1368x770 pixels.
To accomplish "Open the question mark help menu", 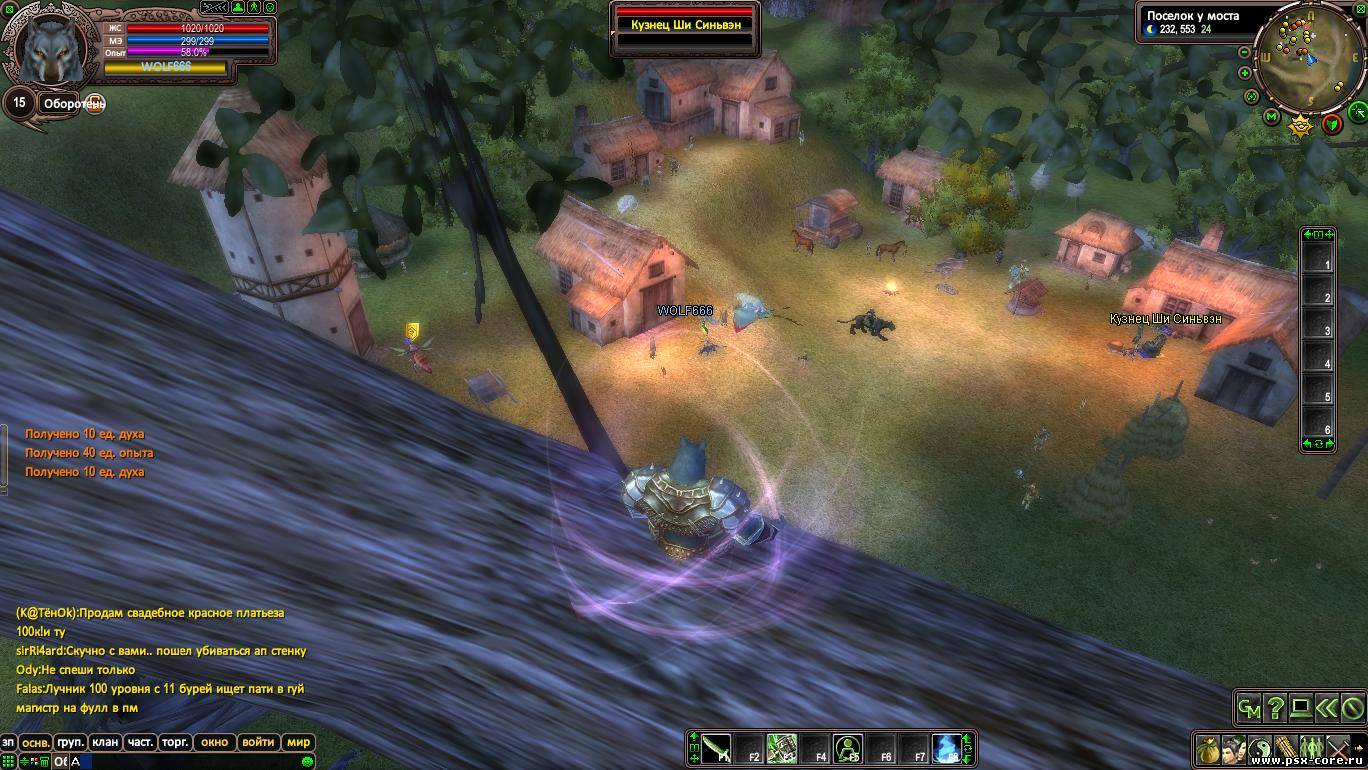I will click(x=1275, y=708).
